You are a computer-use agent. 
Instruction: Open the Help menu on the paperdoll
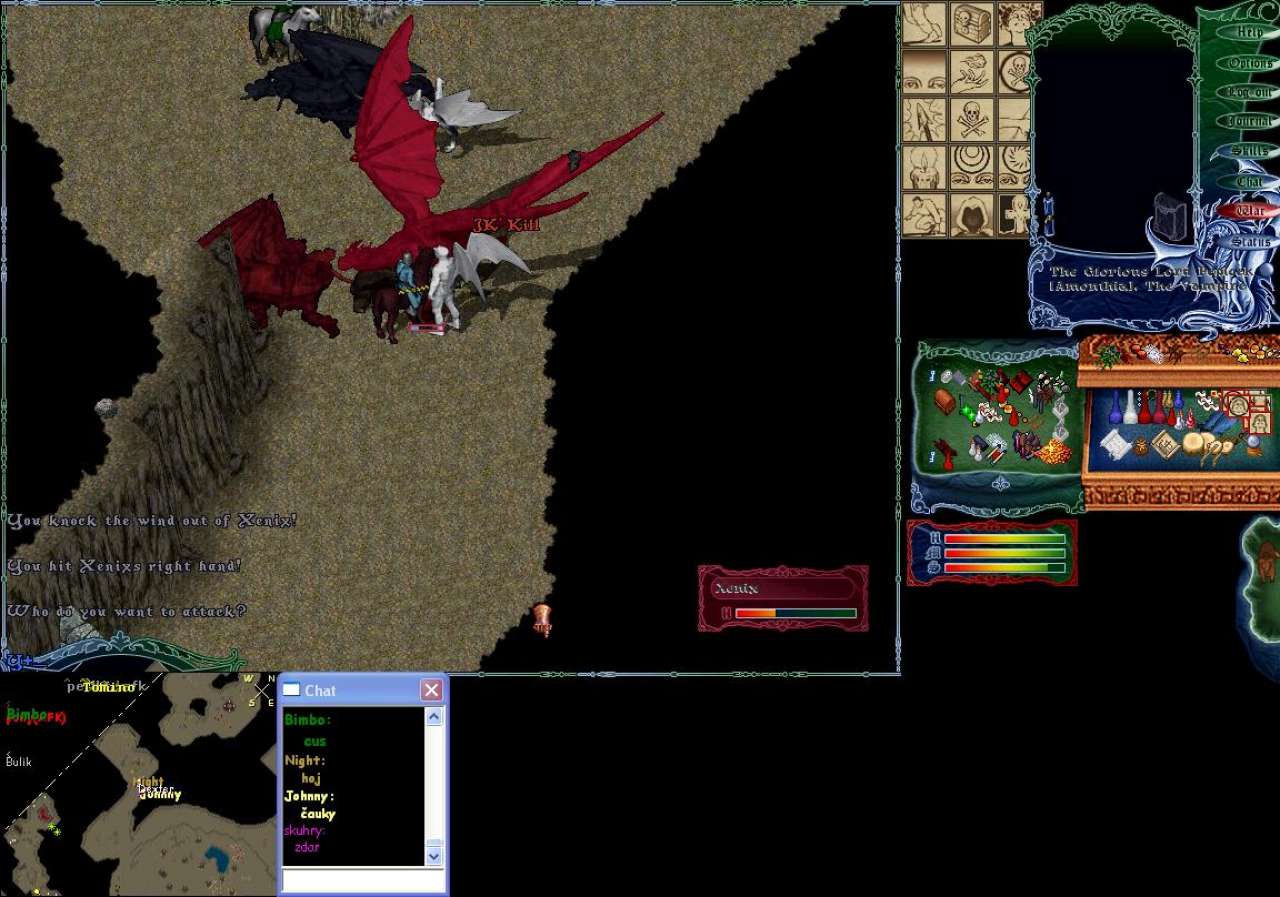1250,32
